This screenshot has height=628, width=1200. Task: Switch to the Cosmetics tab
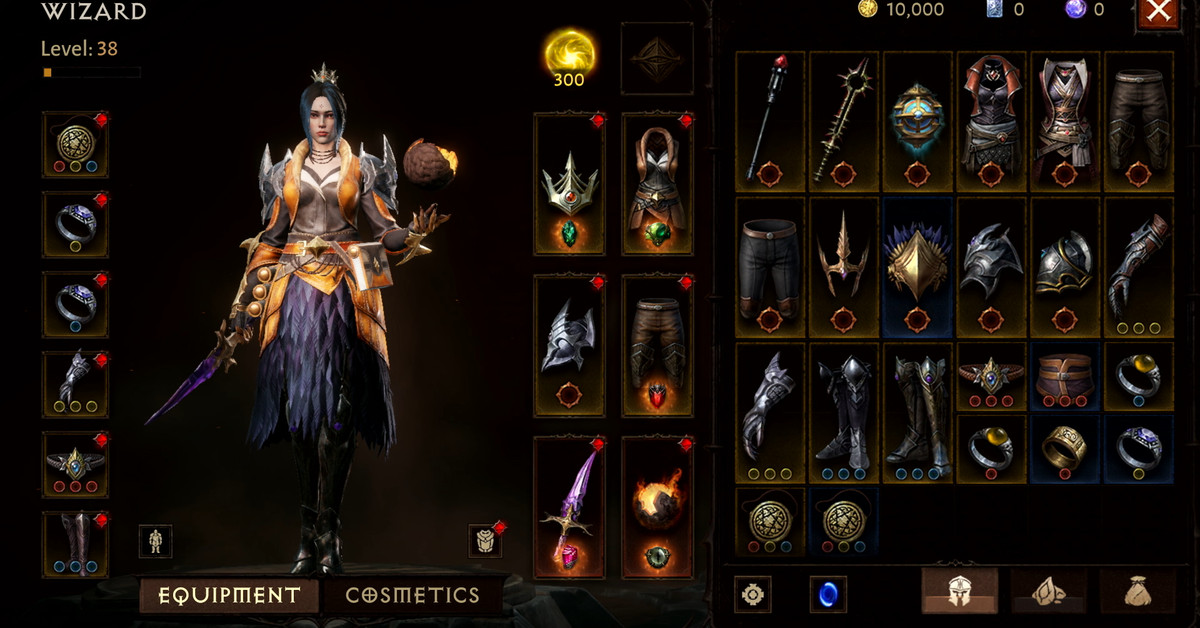point(412,595)
